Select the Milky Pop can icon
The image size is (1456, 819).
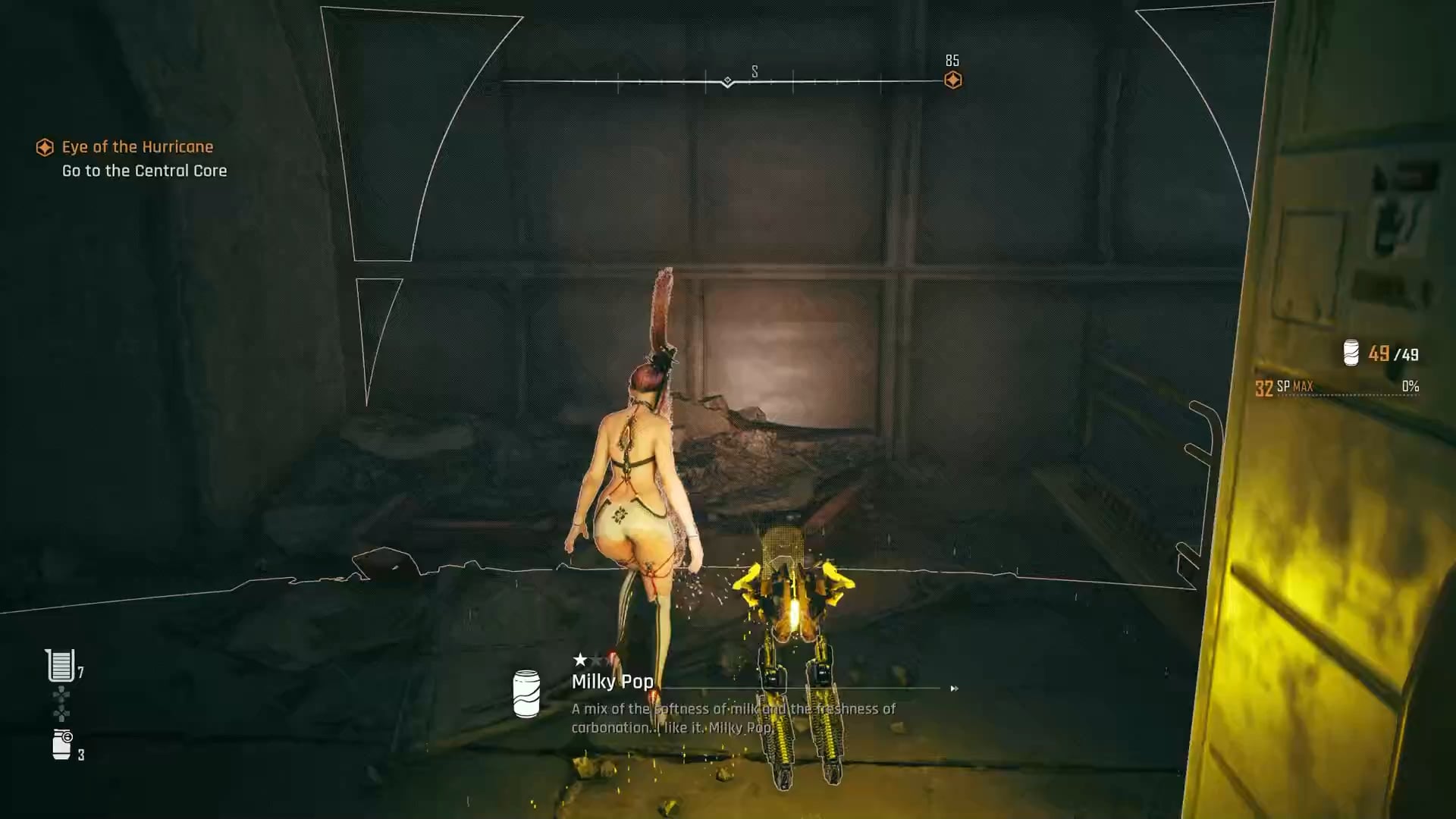pos(526,693)
